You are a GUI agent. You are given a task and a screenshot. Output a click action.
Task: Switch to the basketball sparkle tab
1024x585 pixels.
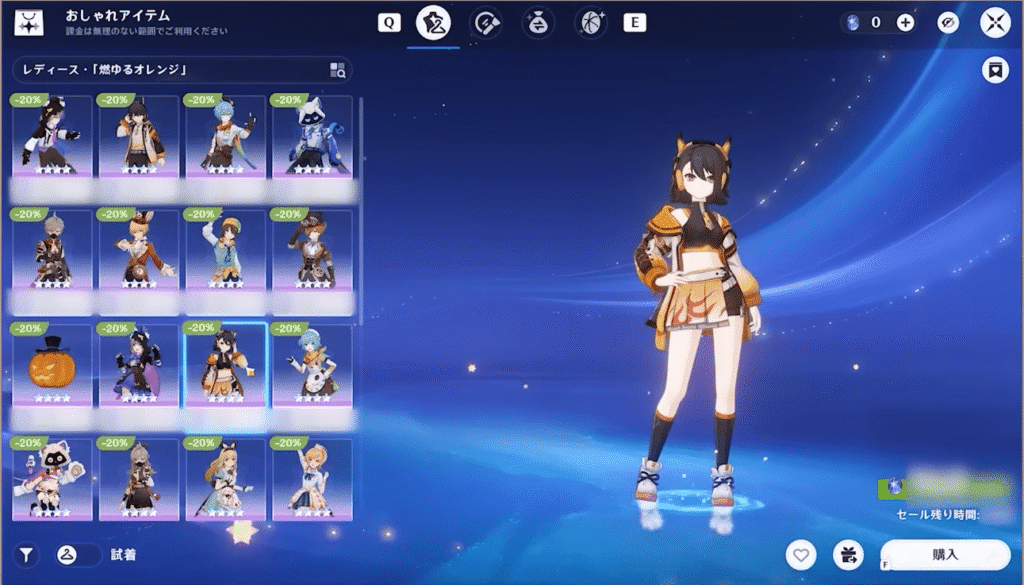pos(591,22)
